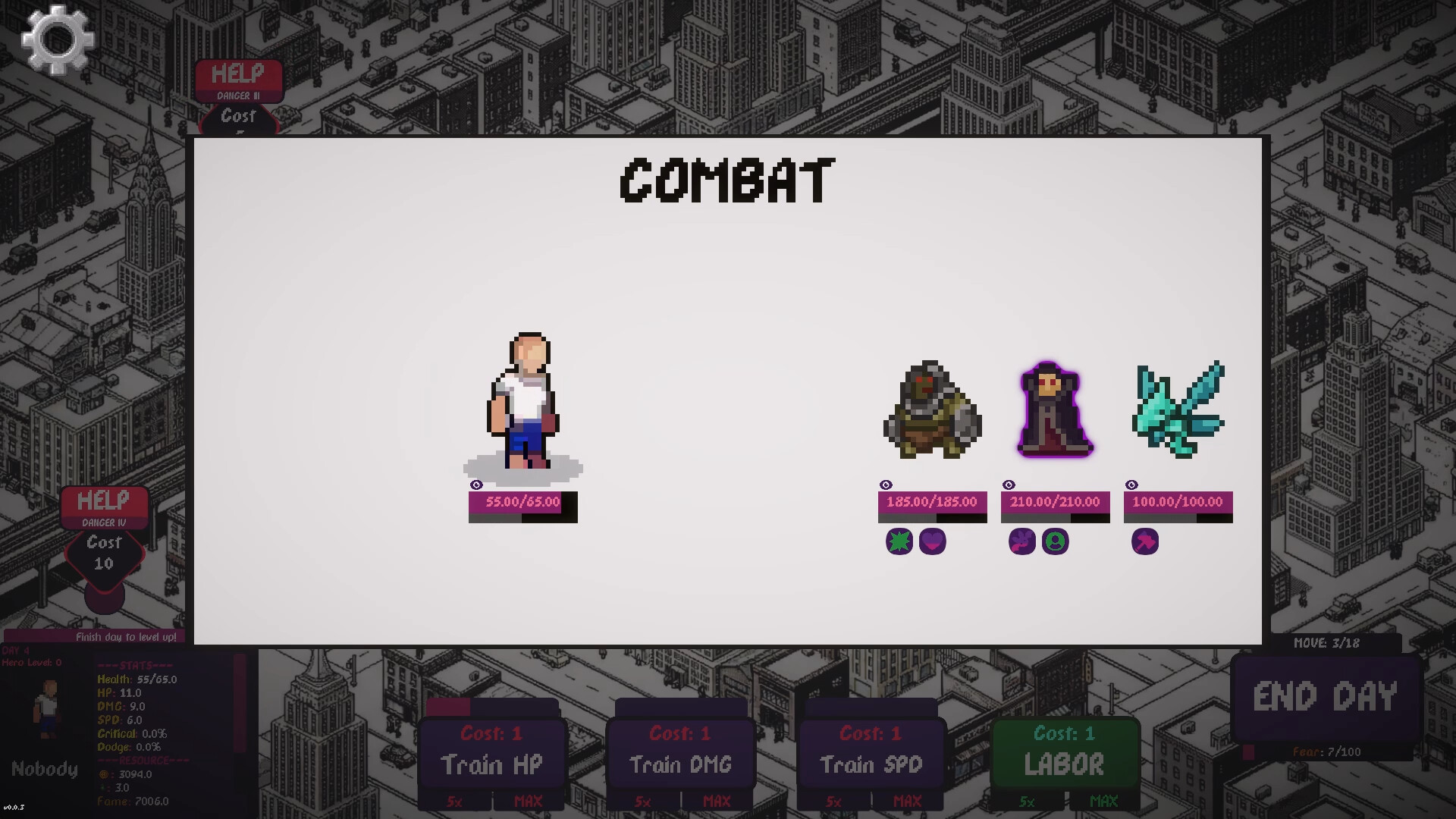Select MAX under Train HP

[529, 802]
